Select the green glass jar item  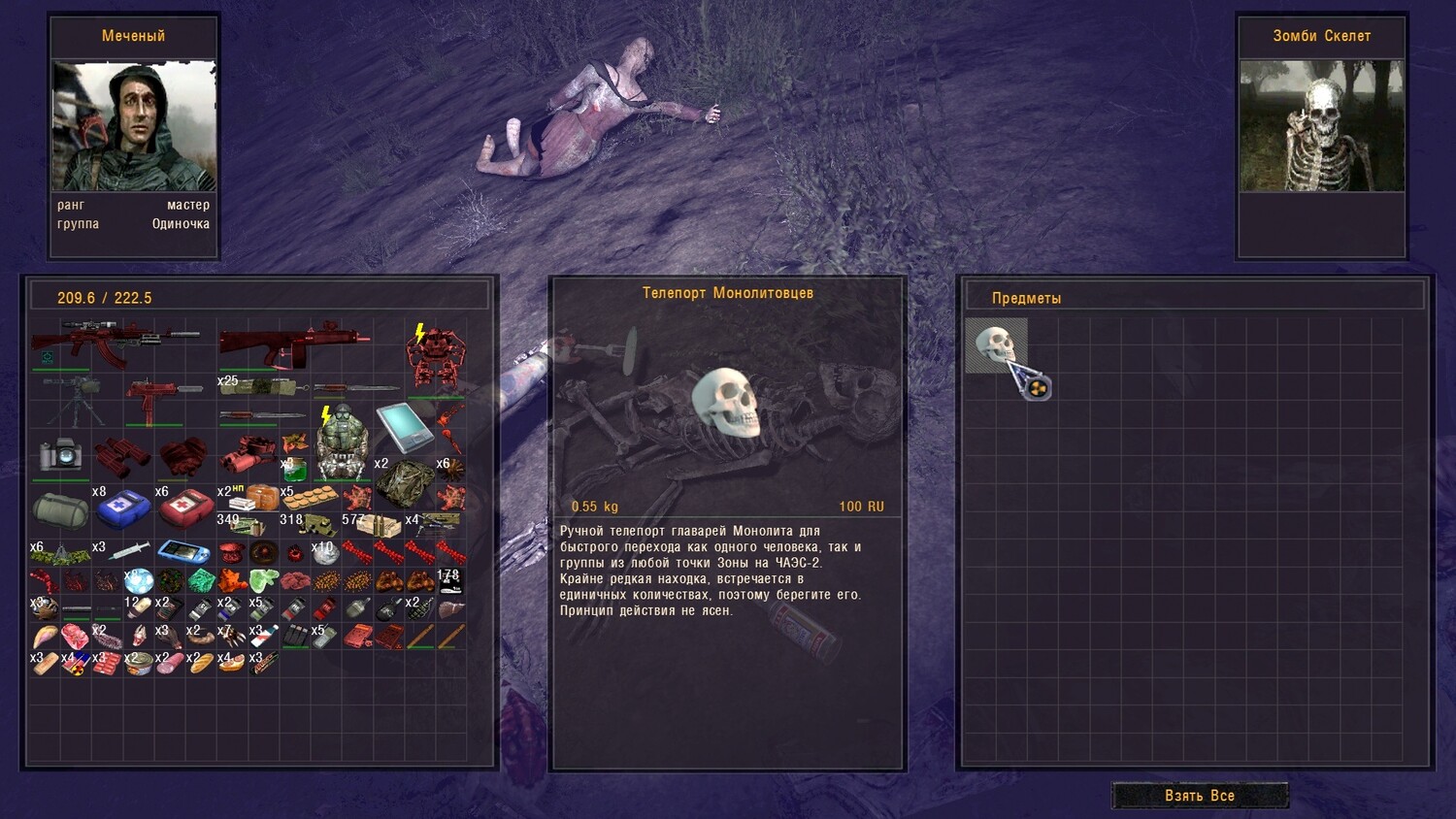click(x=294, y=471)
